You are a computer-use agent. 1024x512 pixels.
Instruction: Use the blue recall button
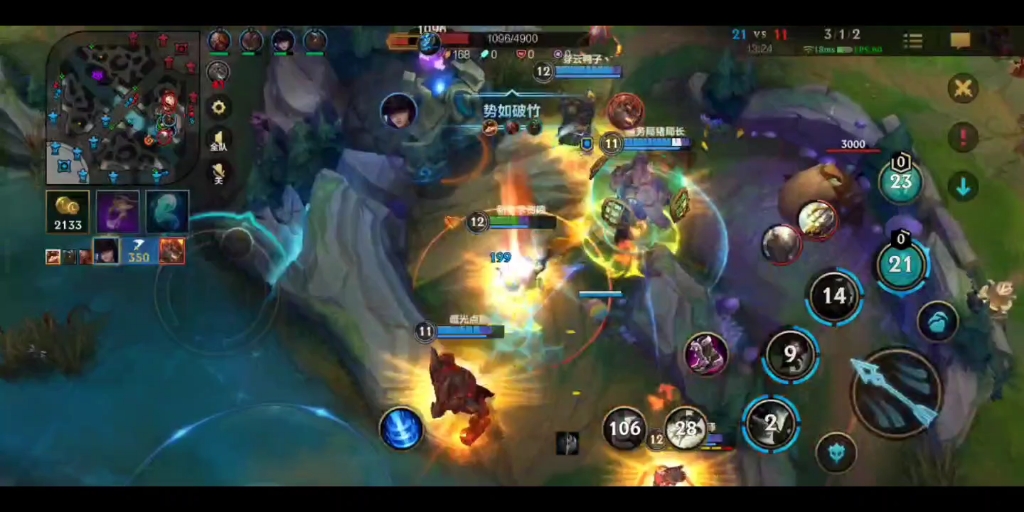click(x=400, y=428)
